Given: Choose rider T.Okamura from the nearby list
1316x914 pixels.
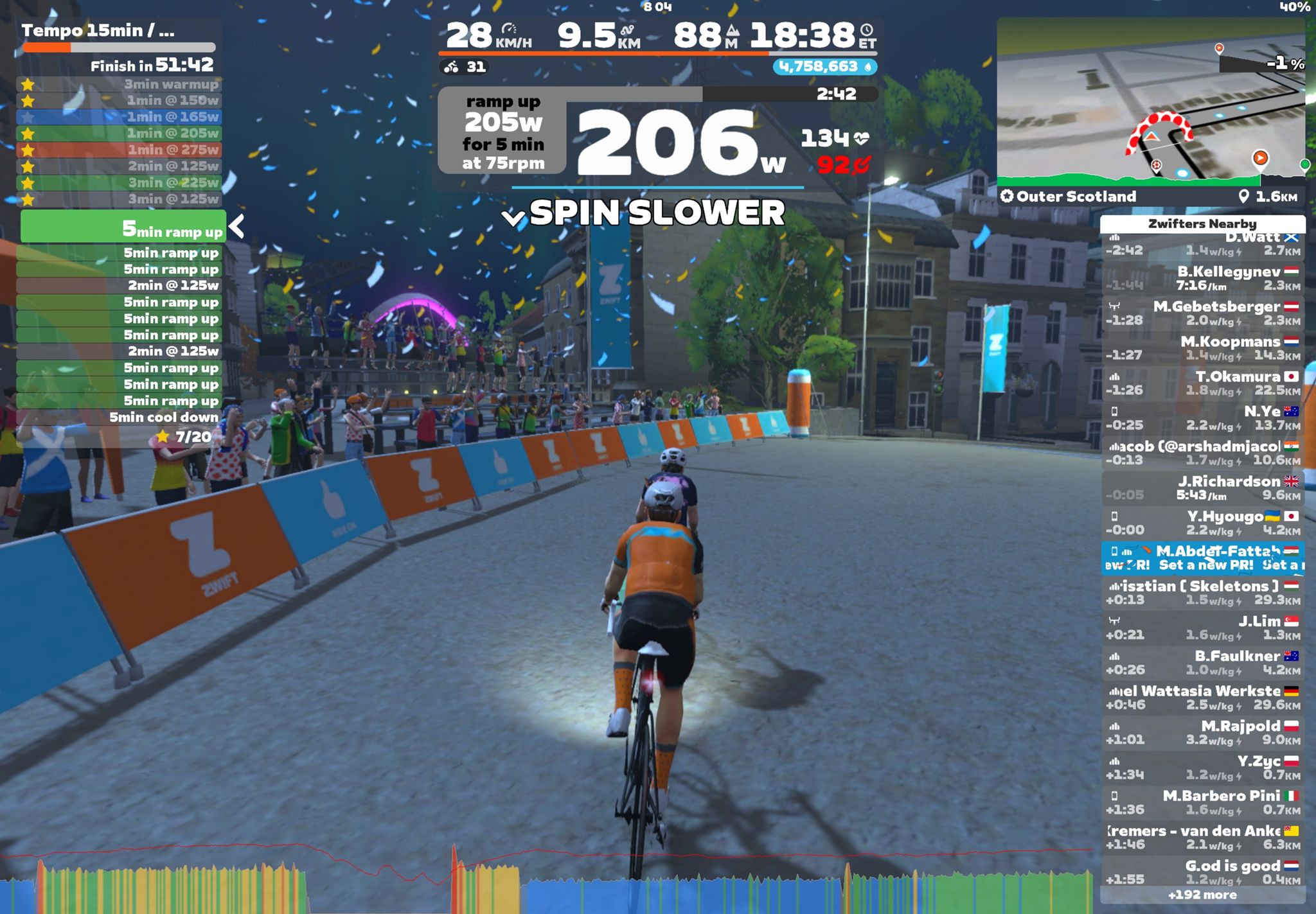Looking at the screenshot, I should click(1202, 383).
